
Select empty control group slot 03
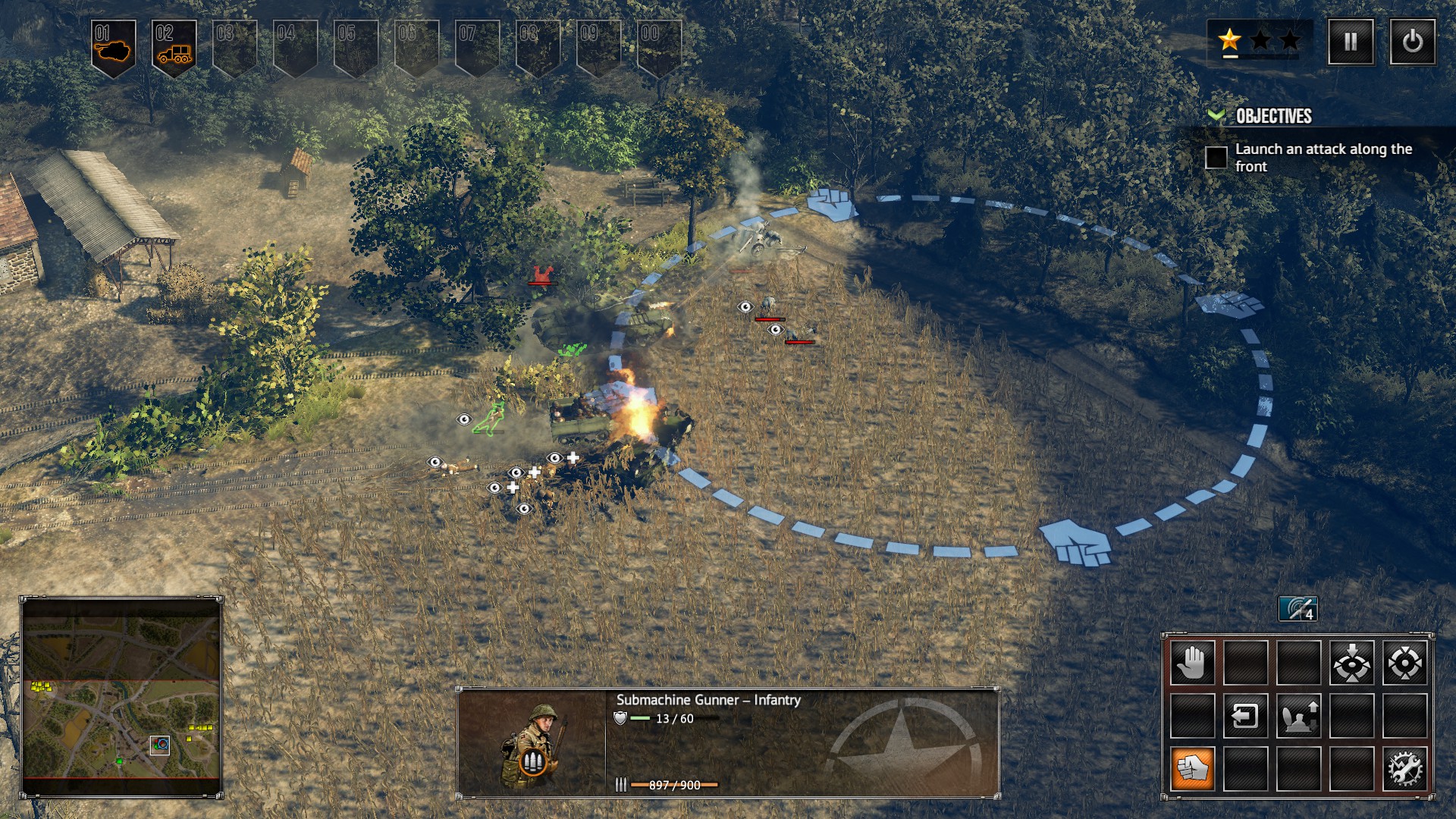[x=234, y=46]
